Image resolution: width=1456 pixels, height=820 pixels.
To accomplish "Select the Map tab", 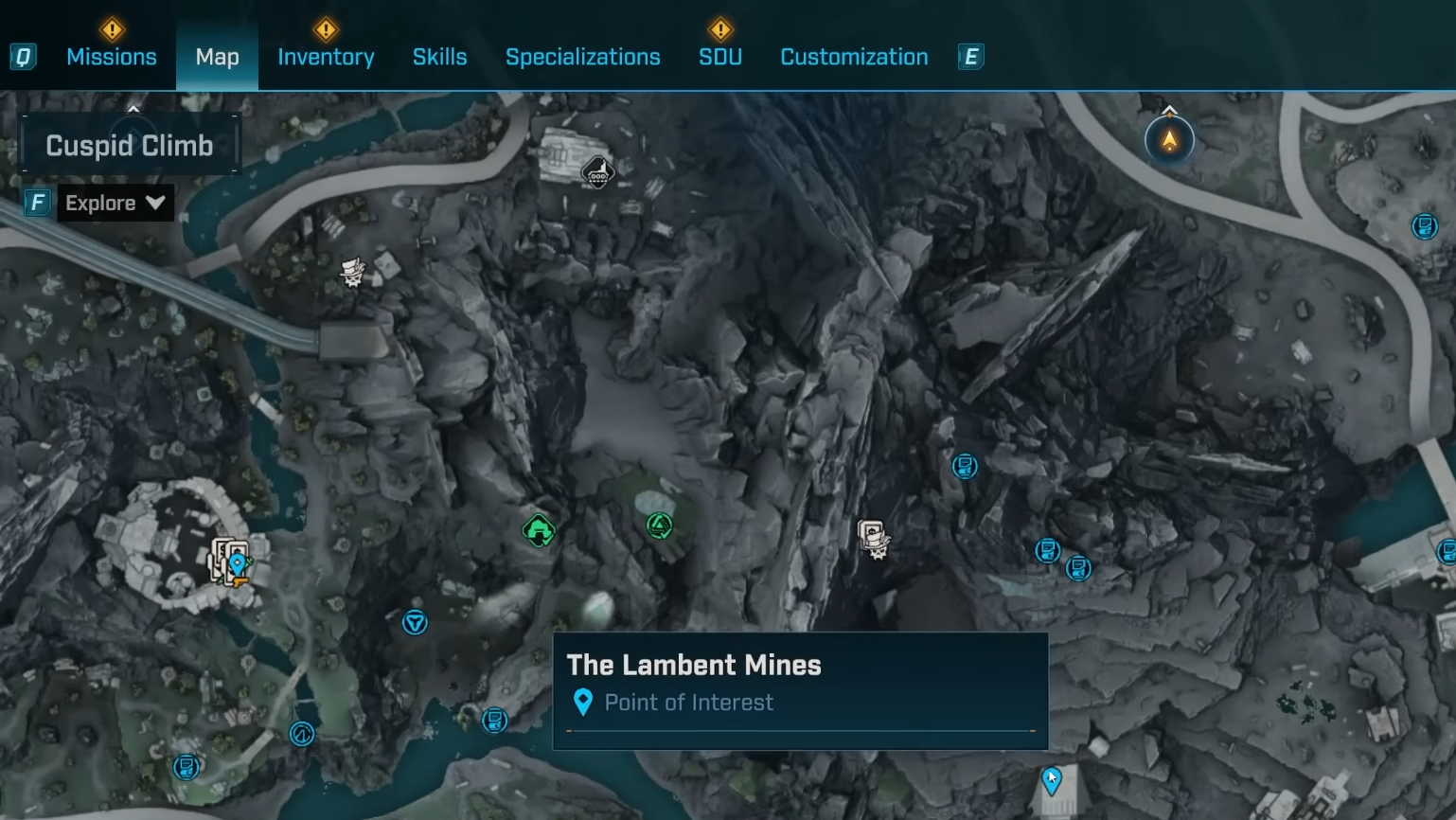I will pyautogui.click(x=217, y=57).
